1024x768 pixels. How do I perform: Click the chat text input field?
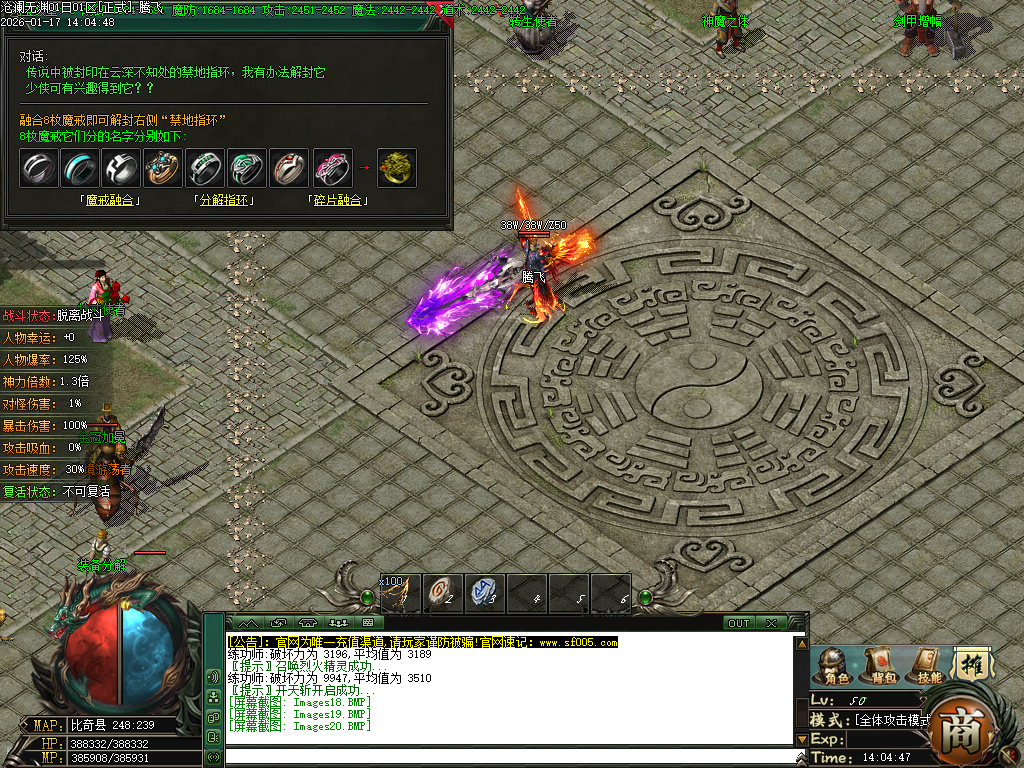click(x=510, y=757)
